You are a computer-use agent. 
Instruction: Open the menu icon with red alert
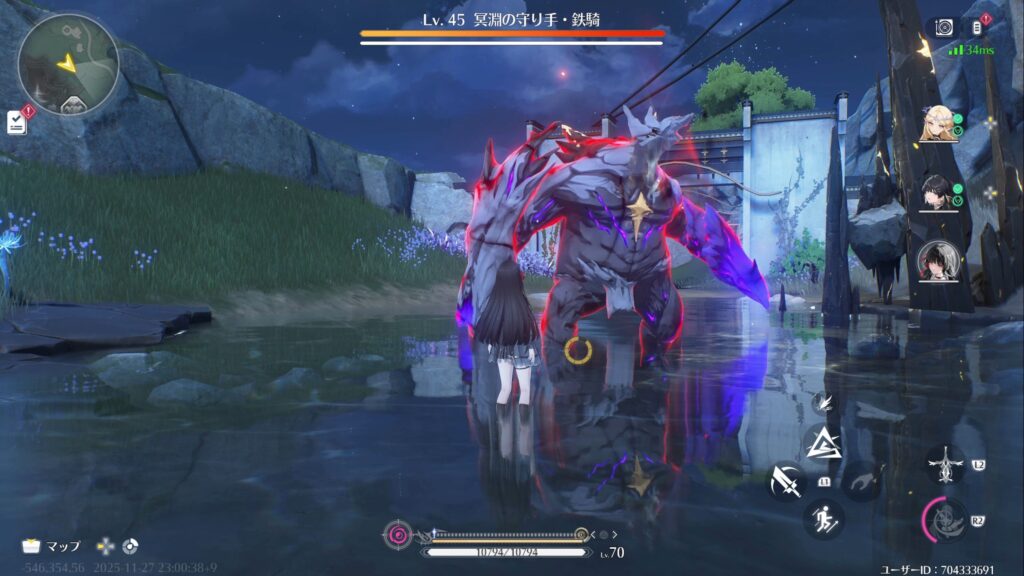click(977, 28)
